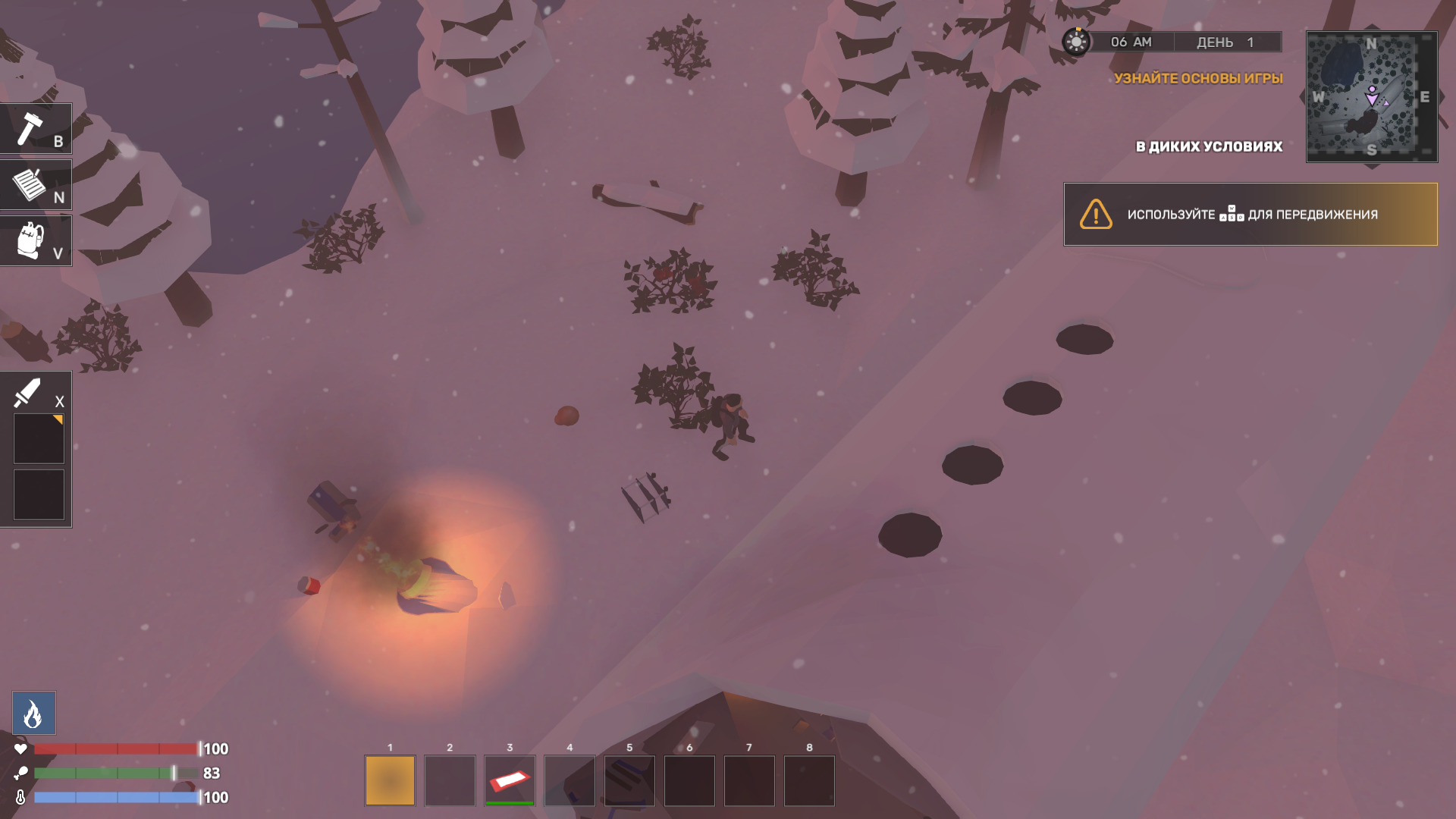Open the minimap
Image resolution: width=1456 pixels, height=819 pixels.
tap(1371, 96)
